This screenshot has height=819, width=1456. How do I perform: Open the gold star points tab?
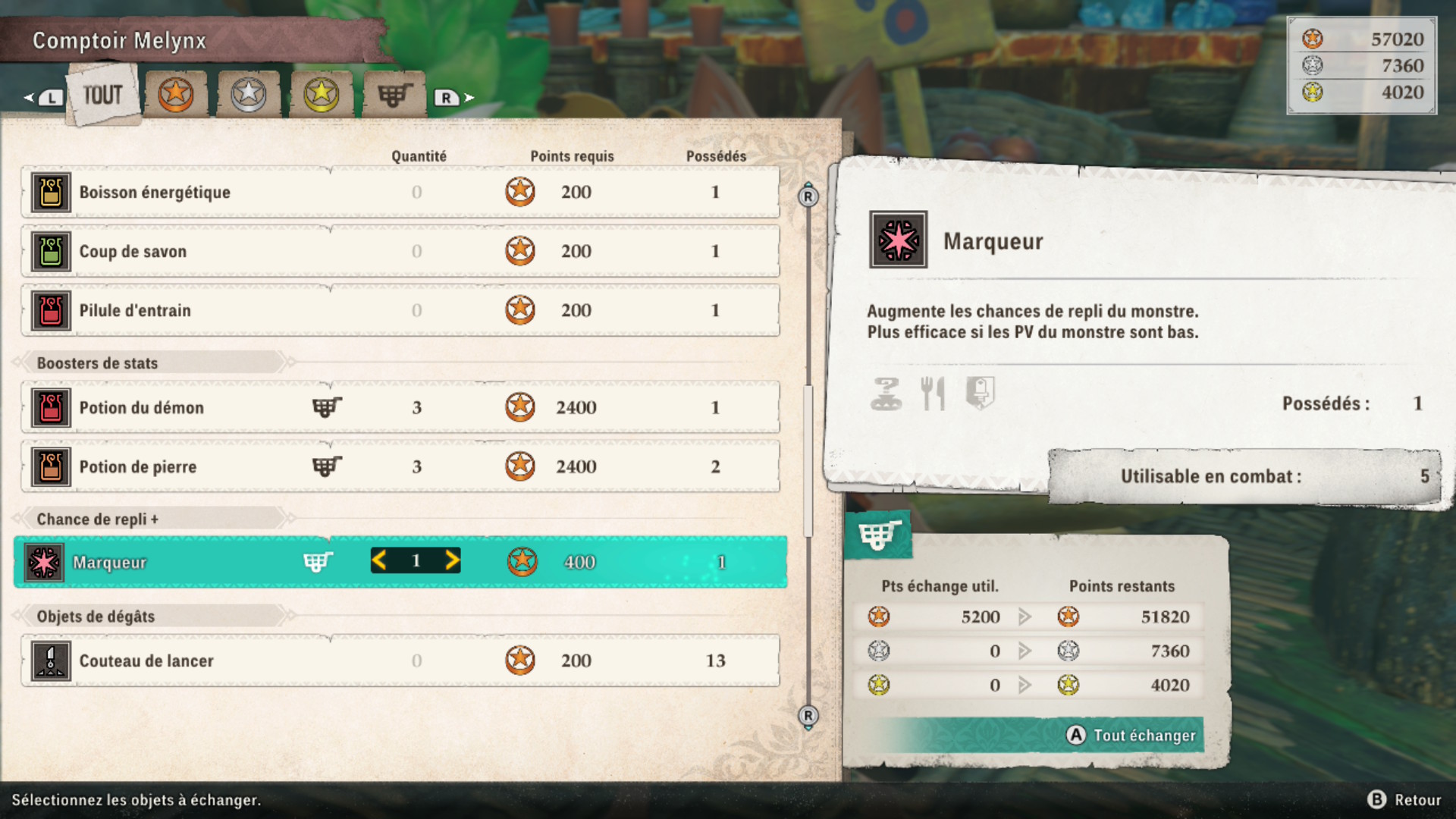pyautogui.click(x=322, y=95)
